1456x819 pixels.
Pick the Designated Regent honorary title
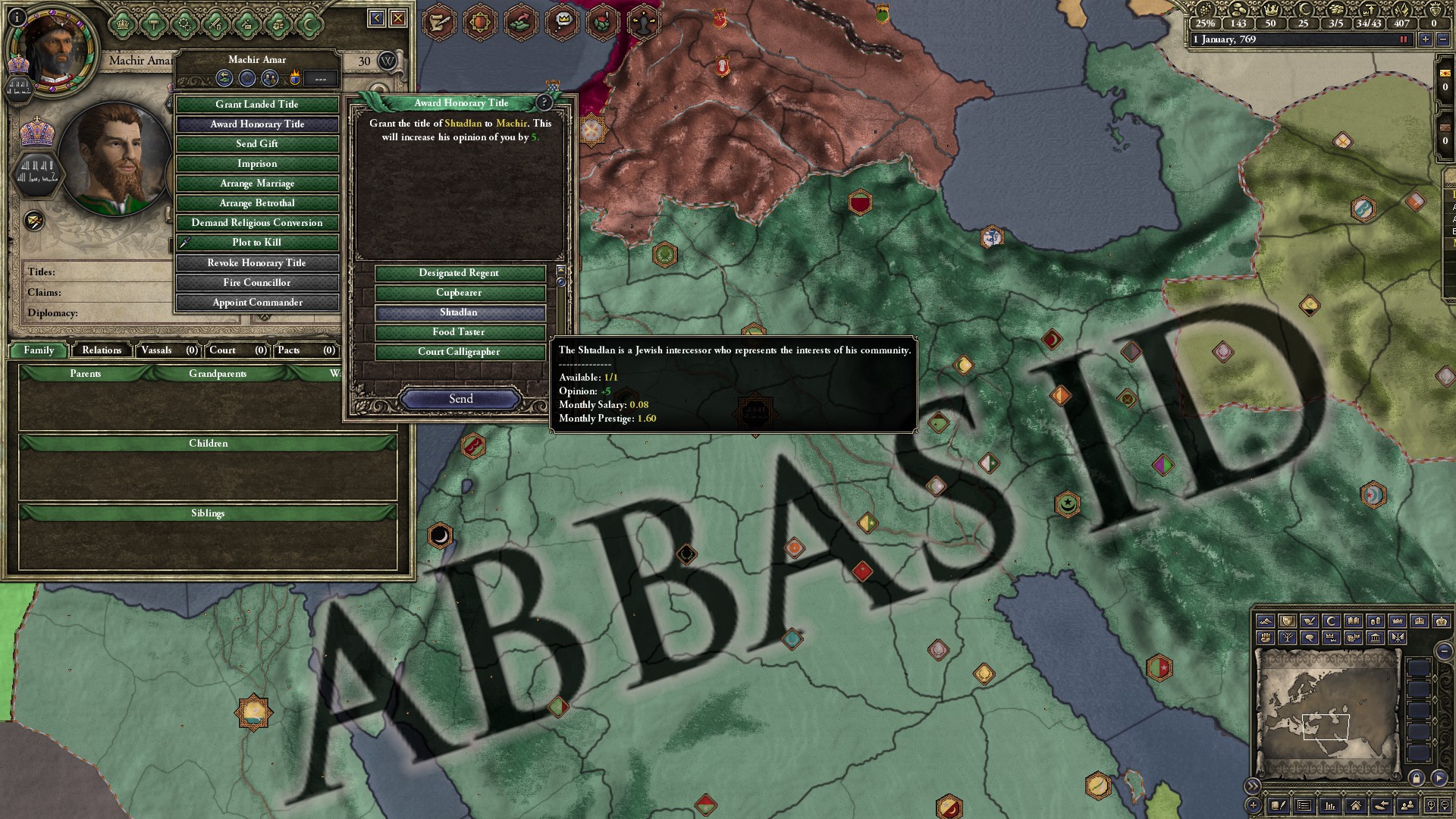coord(459,273)
